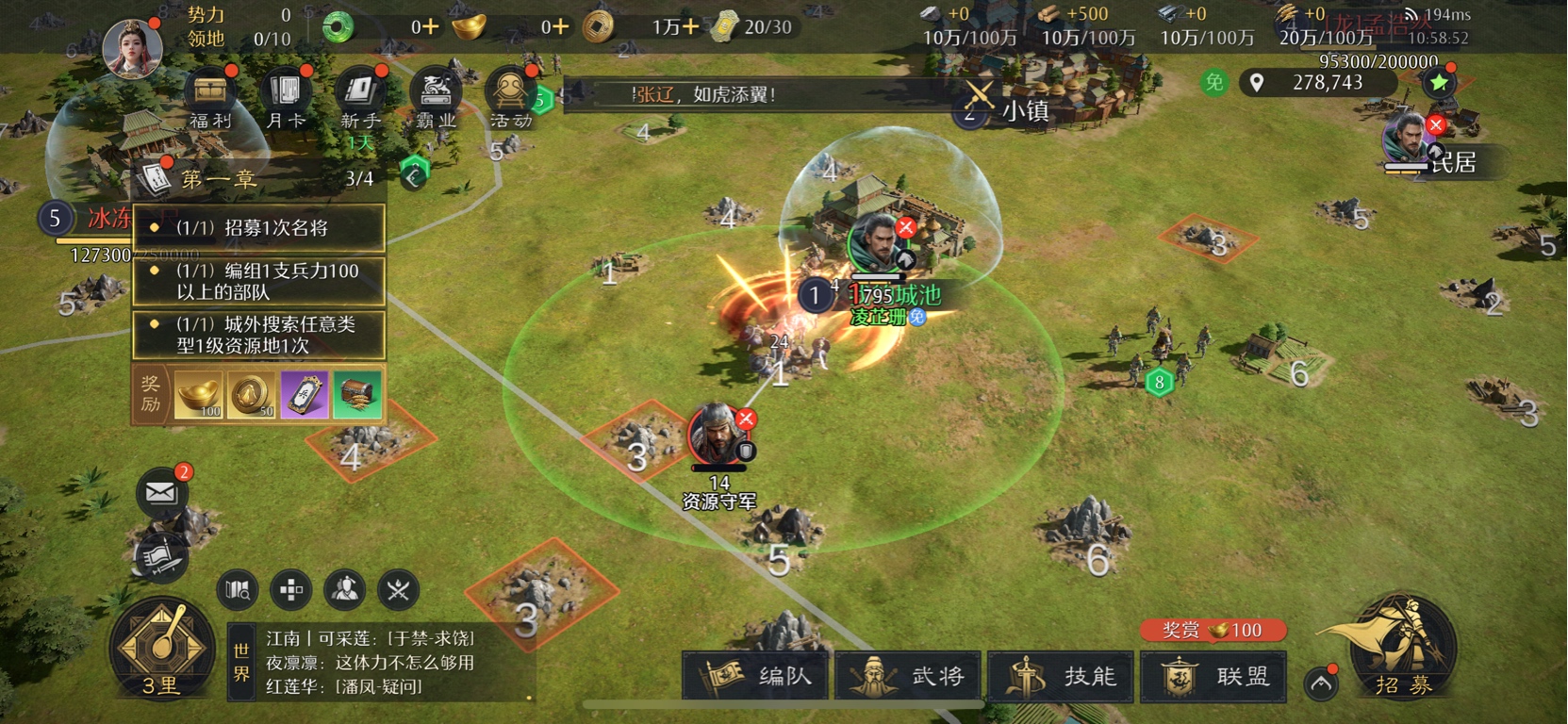Image resolution: width=1568 pixels, height=724 pixels.
Task: Open the 活动 events menu
Action: point(510,98)
